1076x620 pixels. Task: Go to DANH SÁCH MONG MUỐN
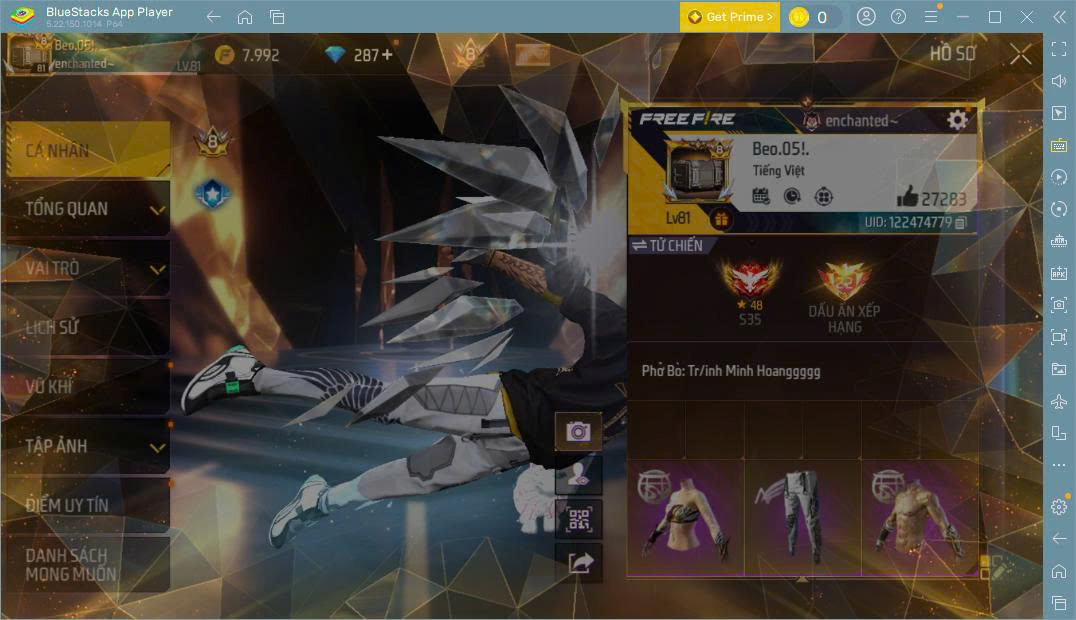click(x=86, y=564)
